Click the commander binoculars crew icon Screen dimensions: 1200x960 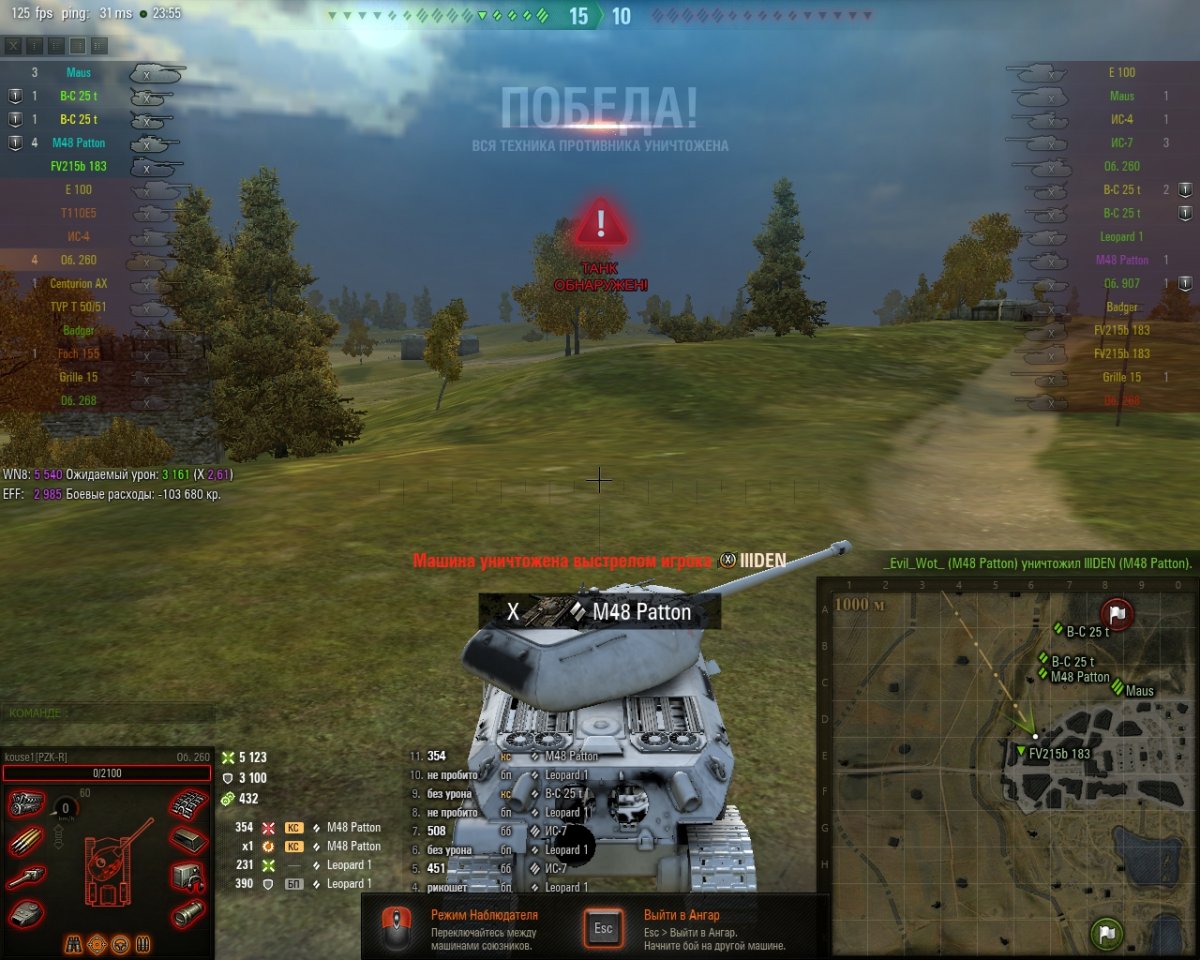click(74, 943)
